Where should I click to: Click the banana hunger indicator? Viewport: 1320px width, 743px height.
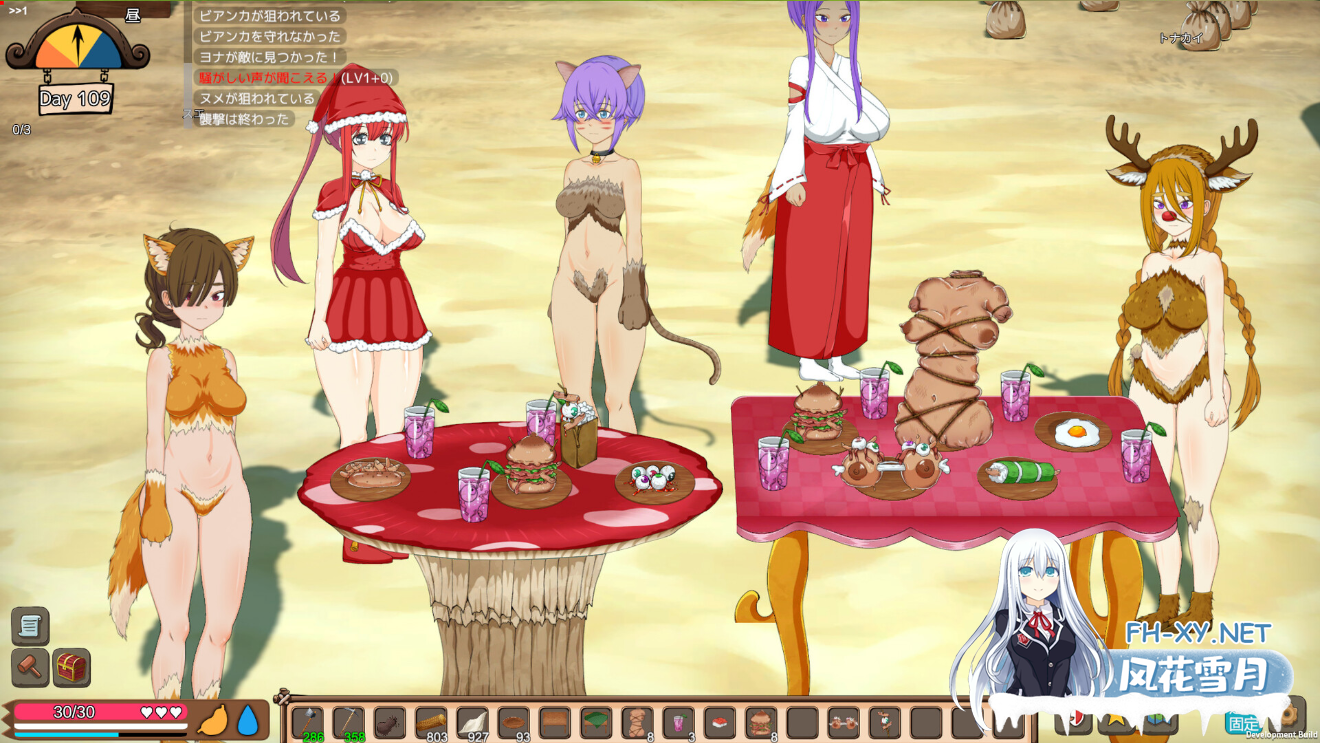point(214,719)
